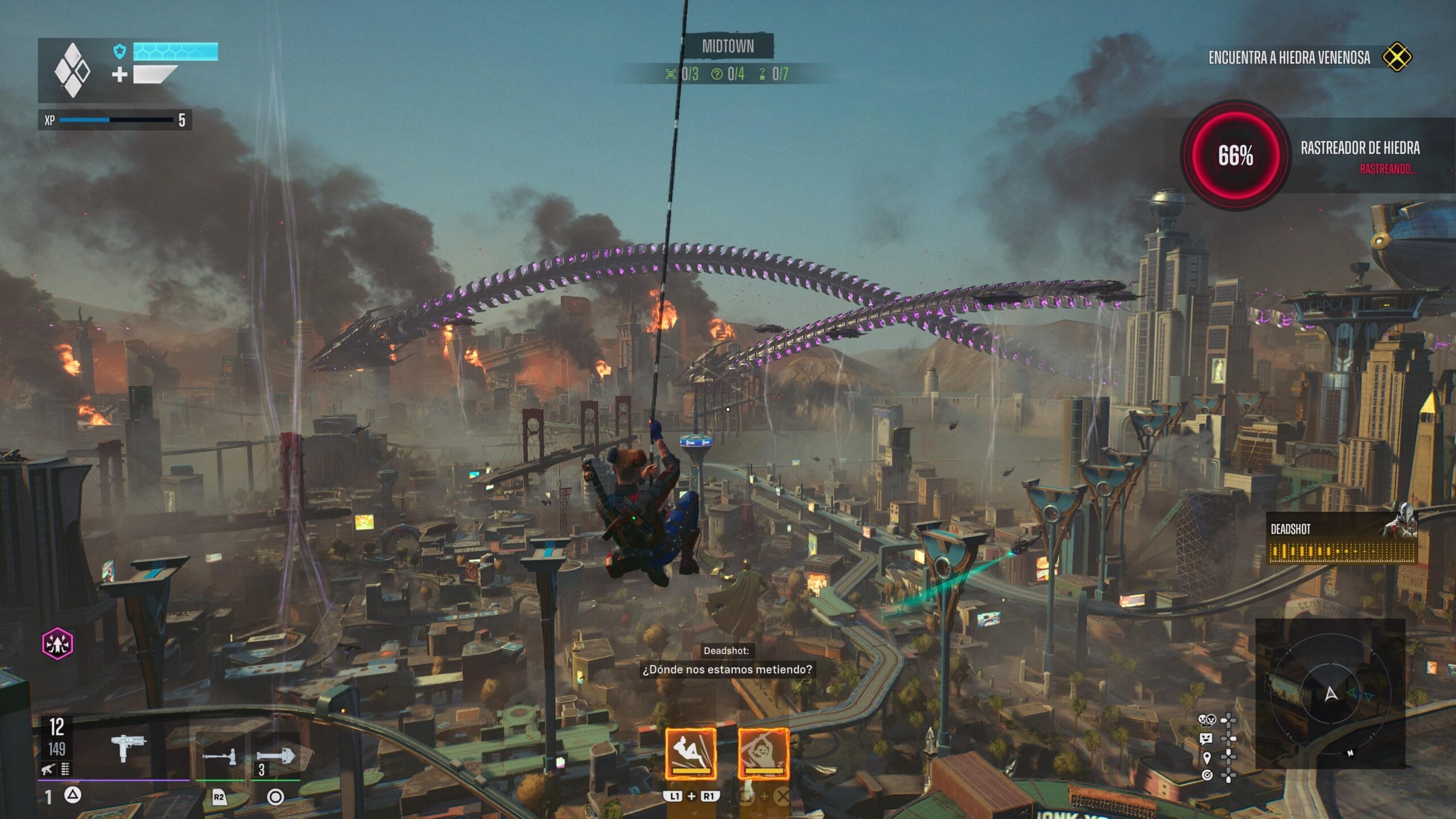Select the submachine gun weapon slot
Image resolution: width=1456 pixels, height=819 pixels.
pos(129,746)
